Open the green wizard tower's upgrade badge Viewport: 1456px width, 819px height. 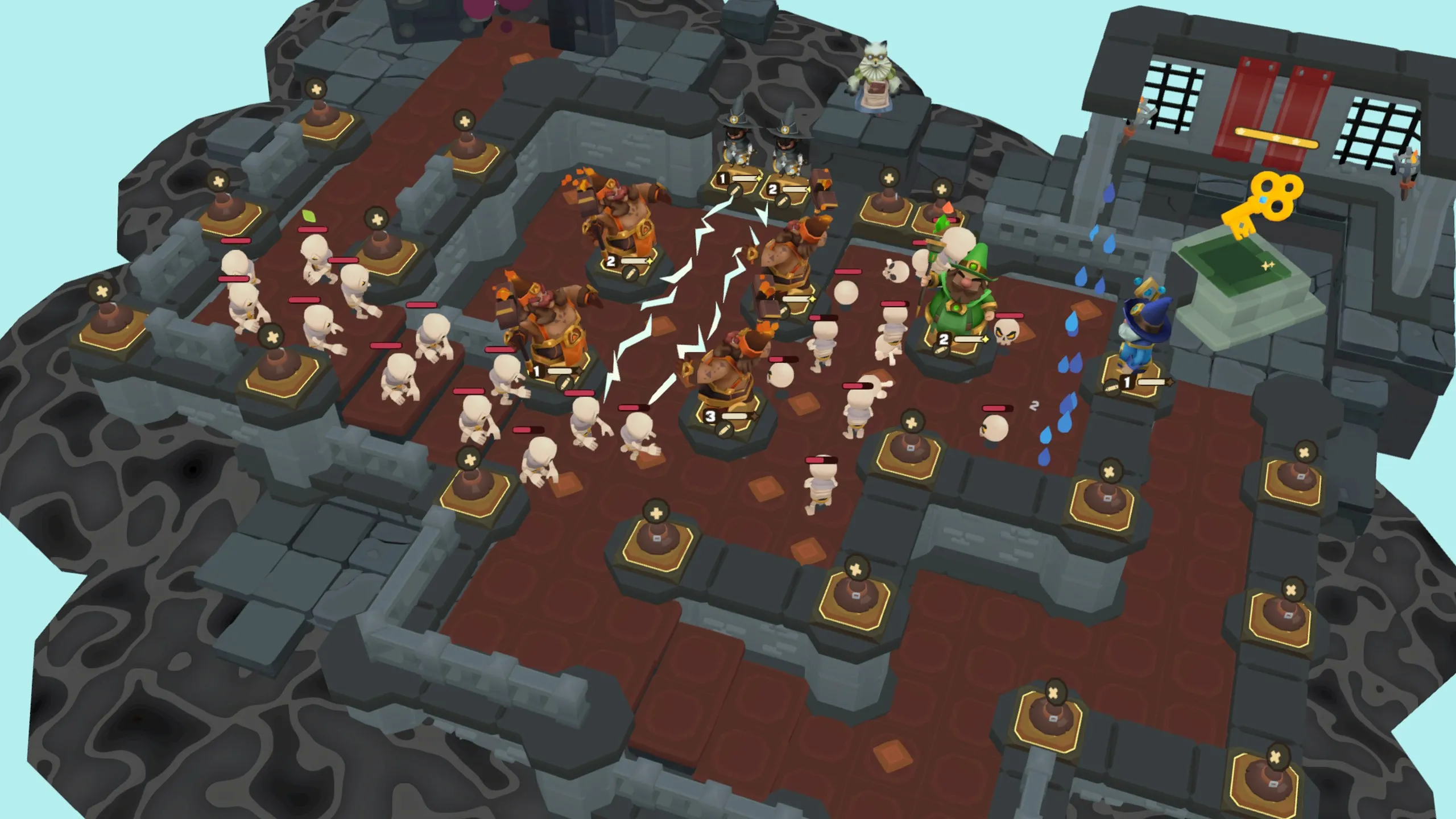(944, 340)
